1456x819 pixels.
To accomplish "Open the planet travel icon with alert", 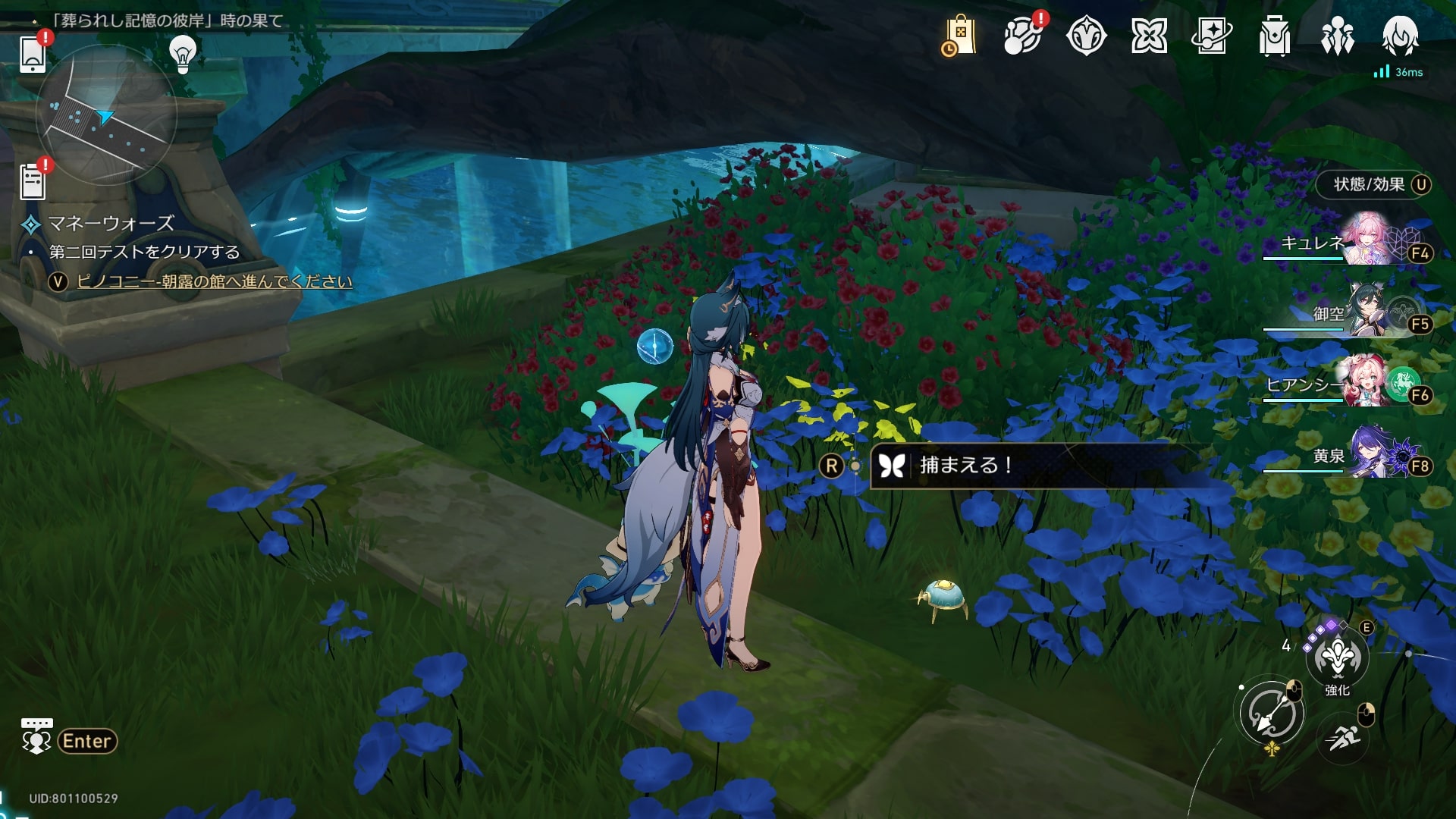I will tap(1022, 36).
